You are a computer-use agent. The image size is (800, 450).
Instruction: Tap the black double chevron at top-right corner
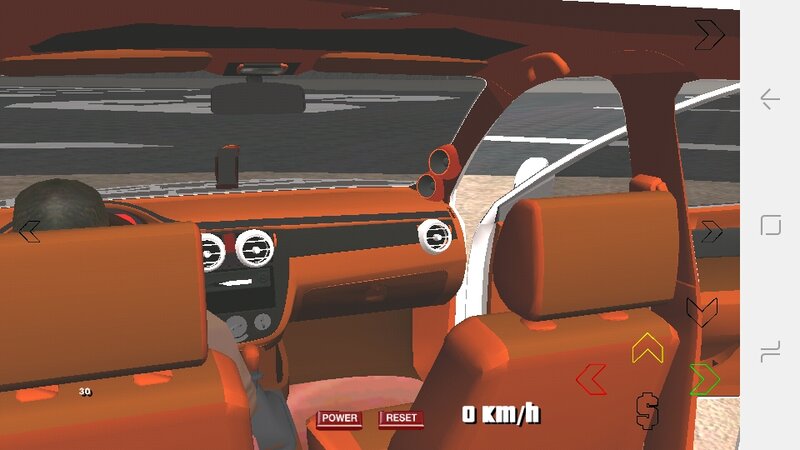click(709, 34)
